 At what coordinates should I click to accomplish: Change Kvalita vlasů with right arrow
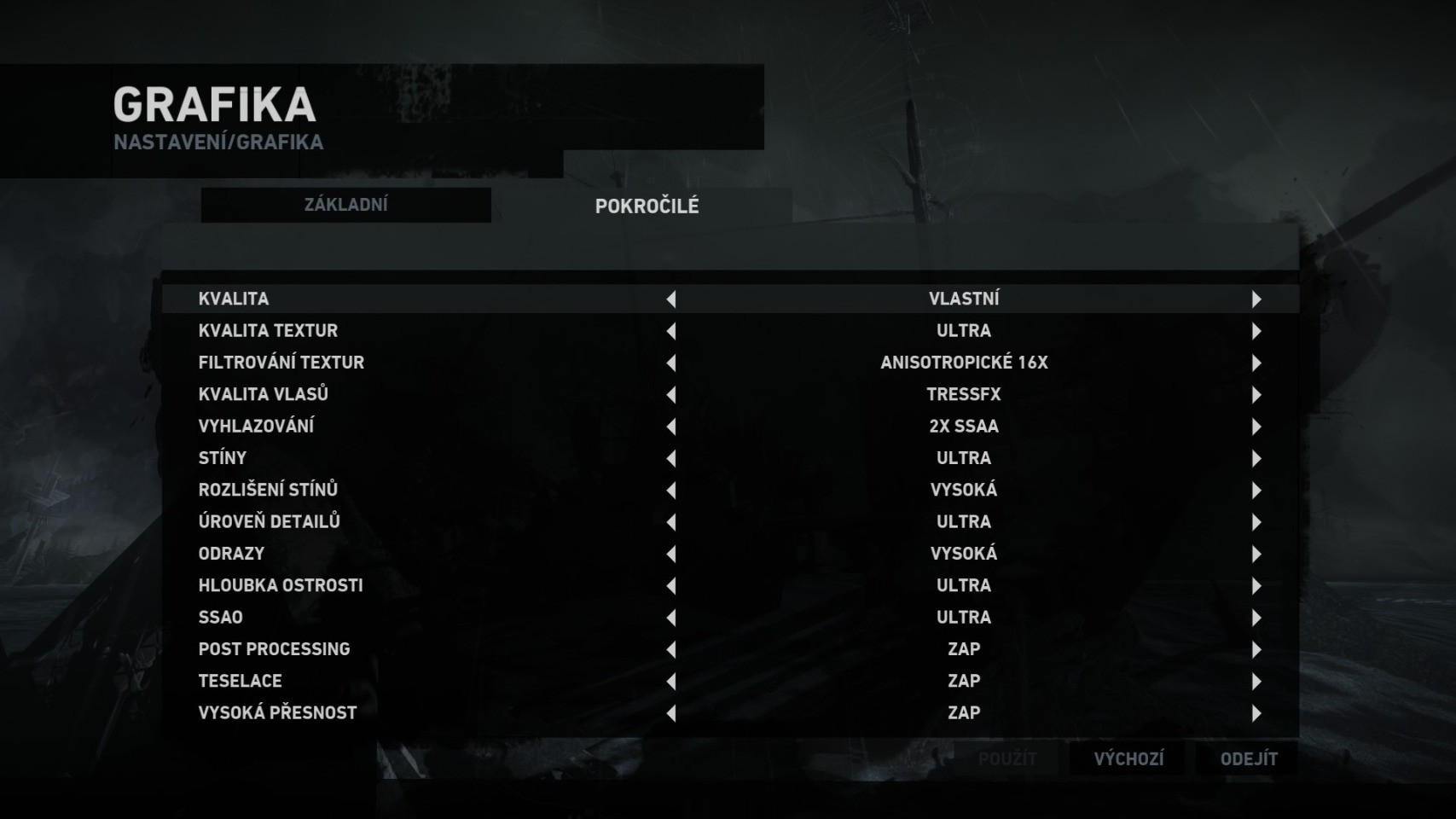1256,394
